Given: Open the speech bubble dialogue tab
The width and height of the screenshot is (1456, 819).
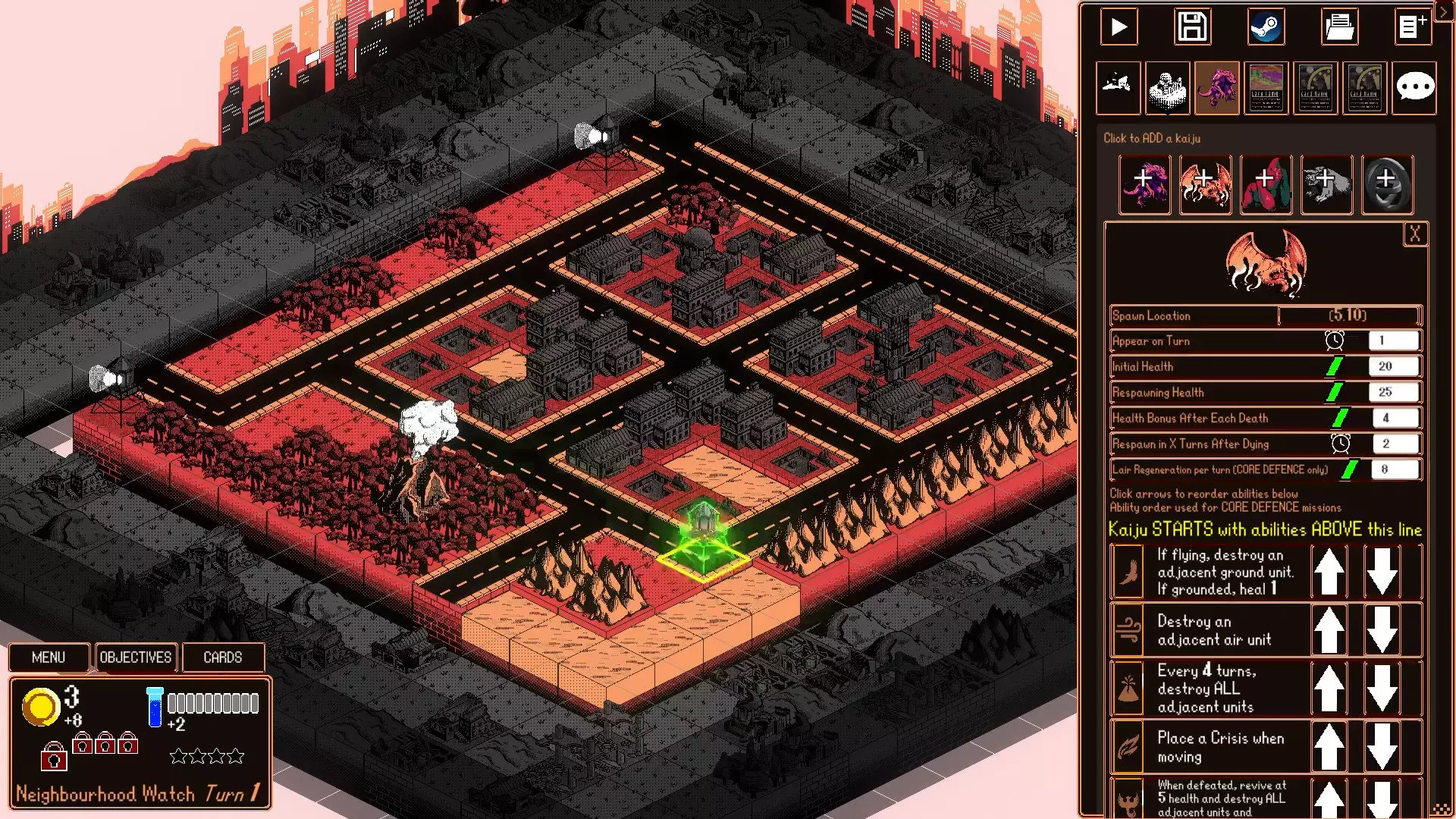Looking at the screenshot, I should 1414,87.
